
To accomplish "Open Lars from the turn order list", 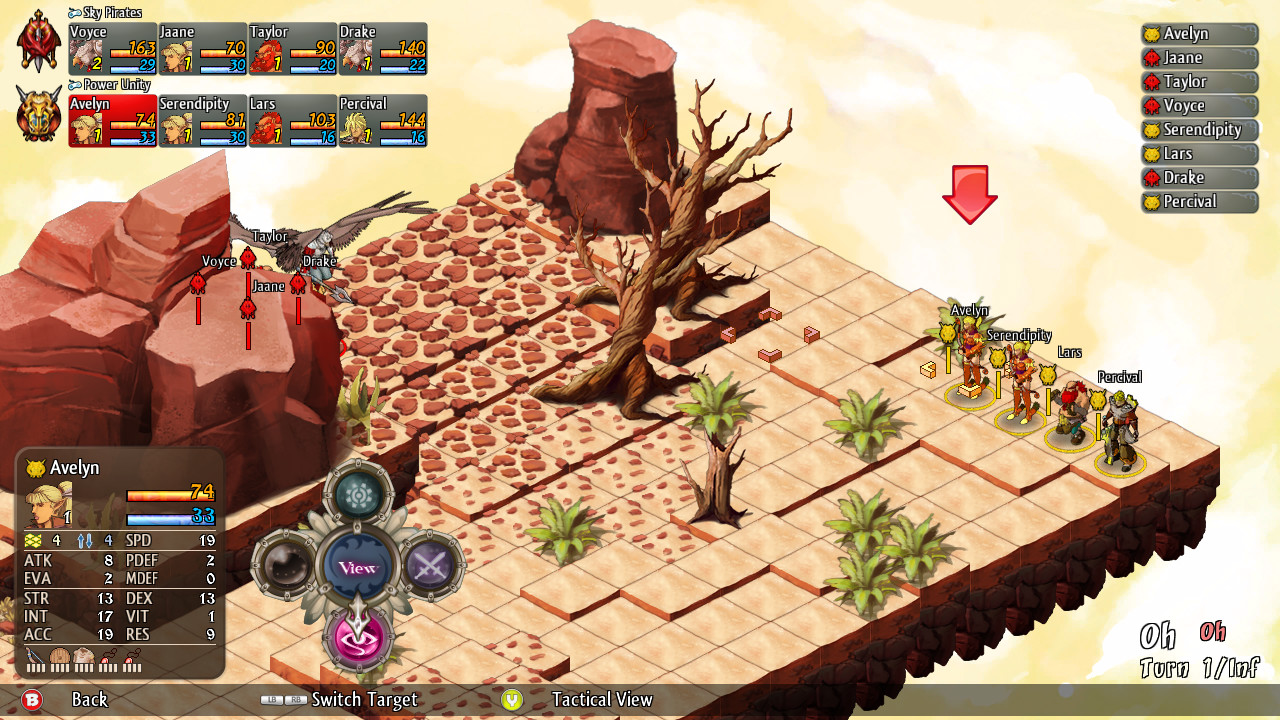I will pyautogui.click(x=1199, y=154).
